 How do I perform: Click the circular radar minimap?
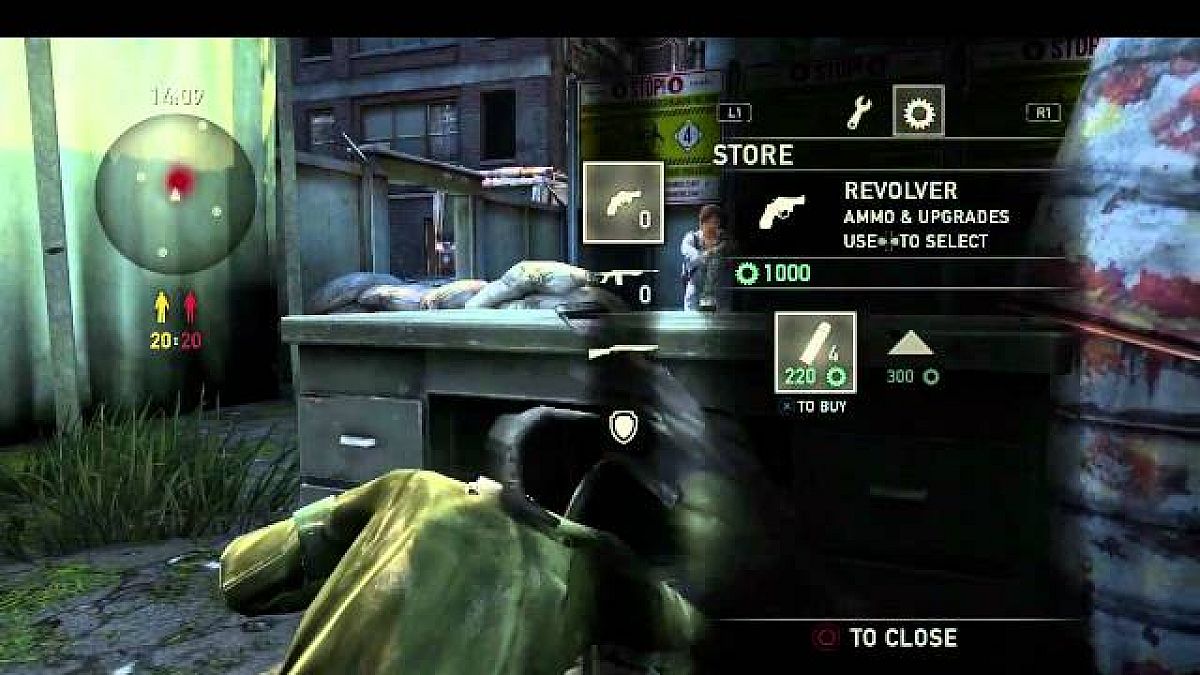click(176, 192)
